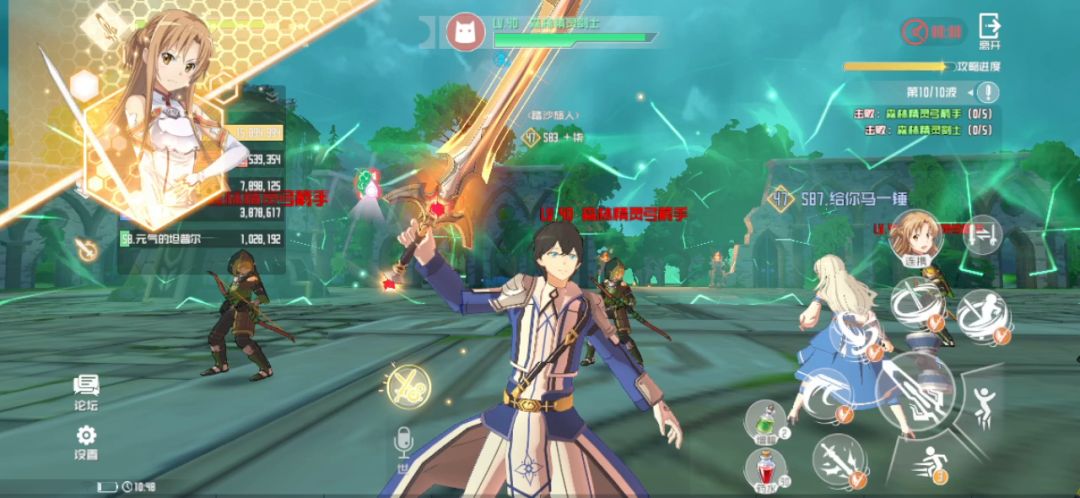Select the cat avatar target portrait
The image size is (1080, 498).
[x=465, y=32]
